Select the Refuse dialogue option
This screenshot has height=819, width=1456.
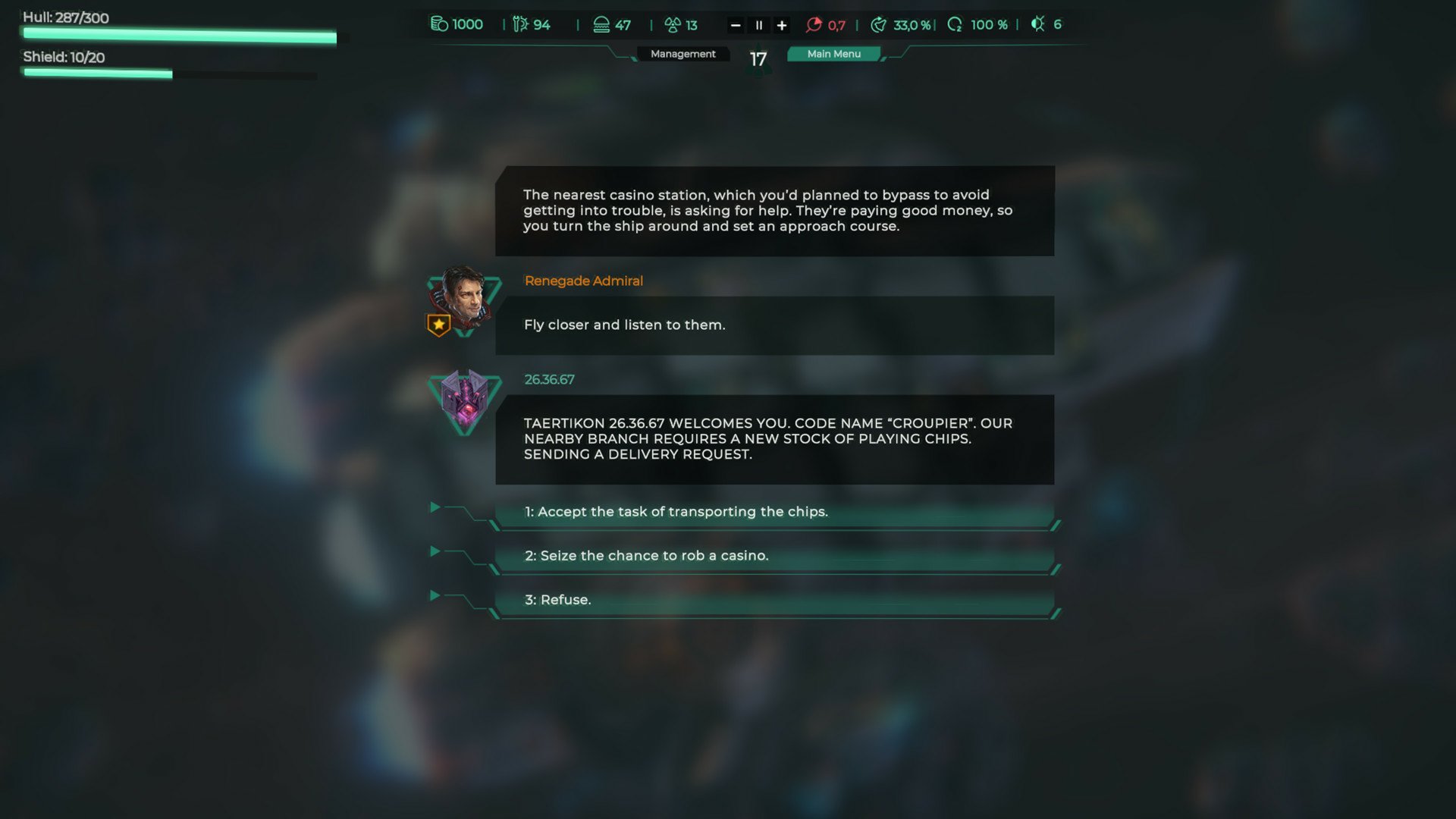[773, 599]
